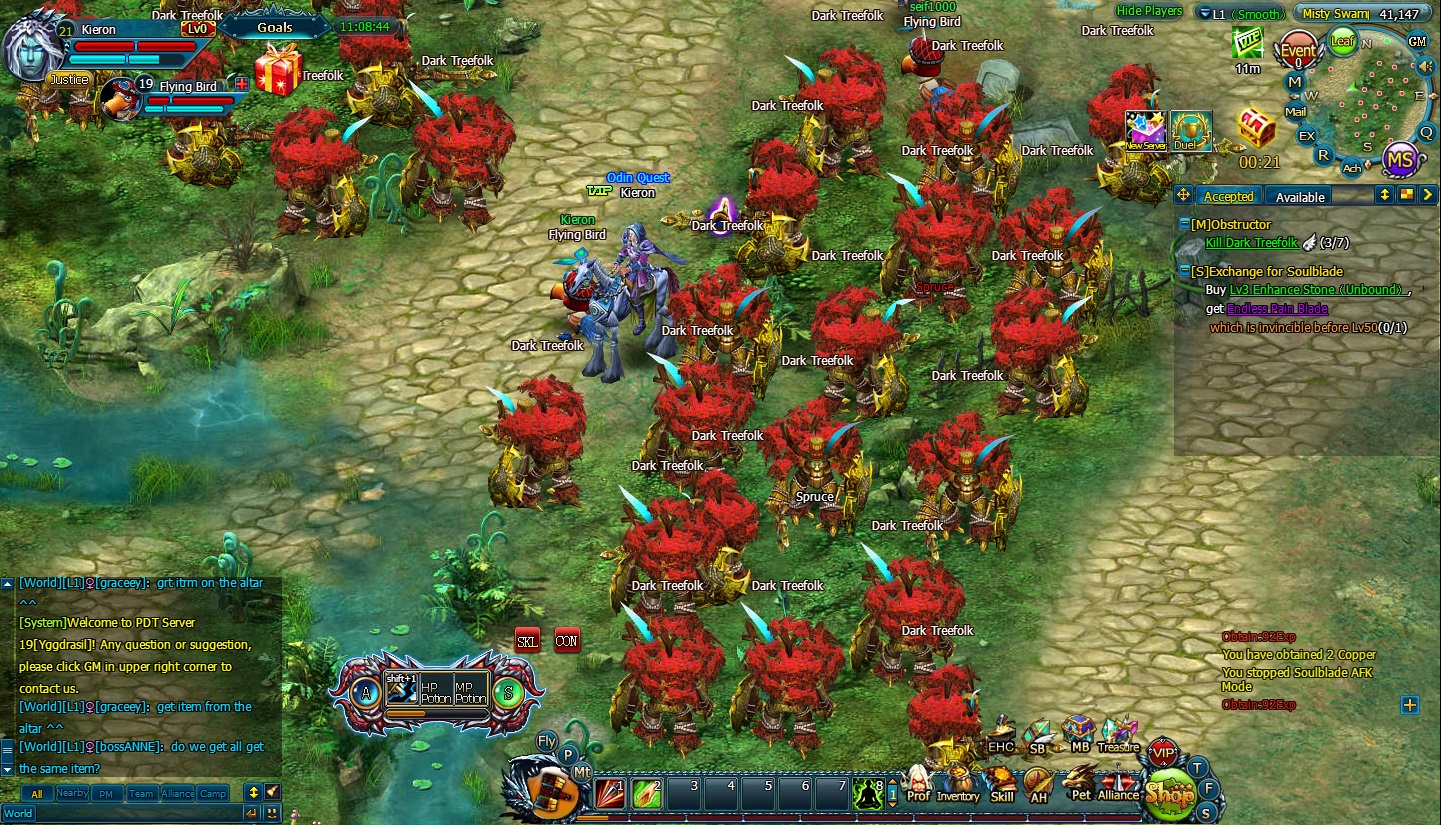Open the VIP icon

coord(1163,752)
